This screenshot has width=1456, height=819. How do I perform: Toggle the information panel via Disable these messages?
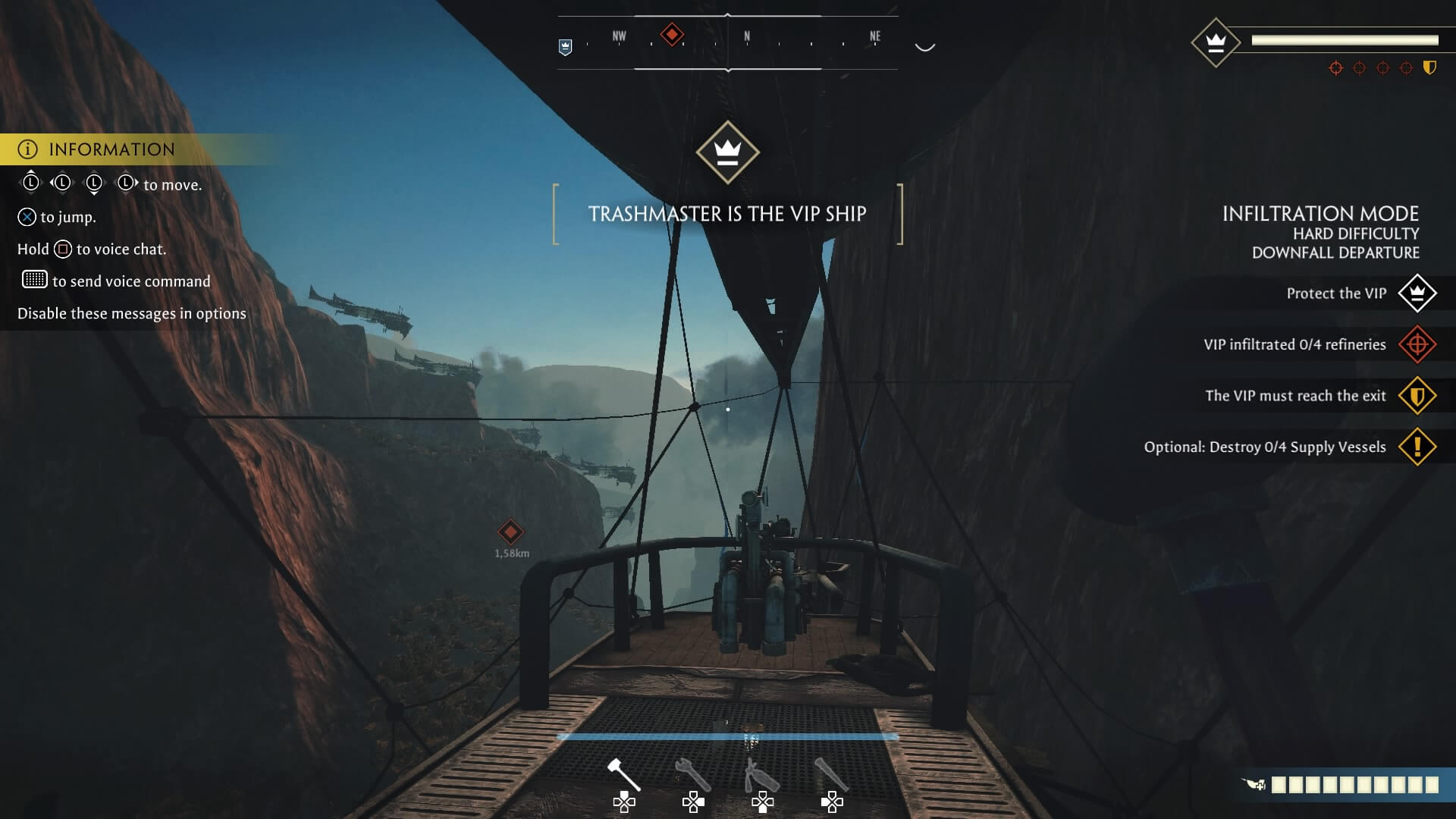point(131,312)
